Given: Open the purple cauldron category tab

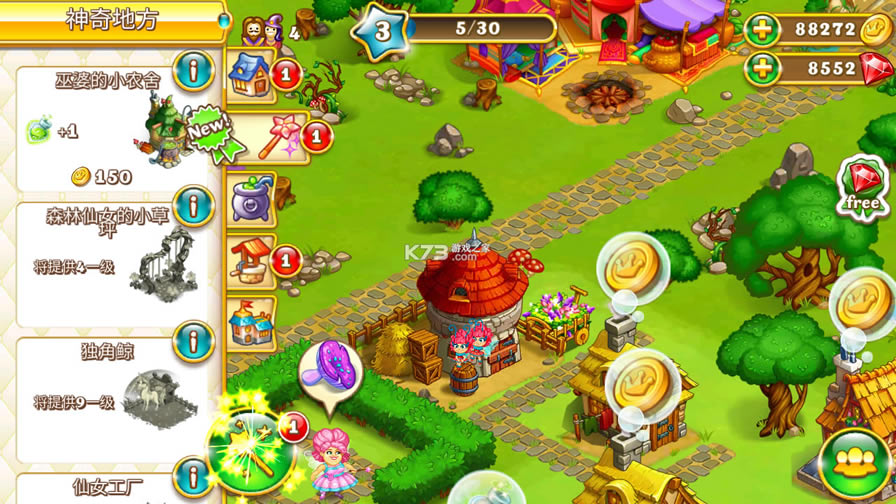Looking at the screenshot, I should pos(249,195).
